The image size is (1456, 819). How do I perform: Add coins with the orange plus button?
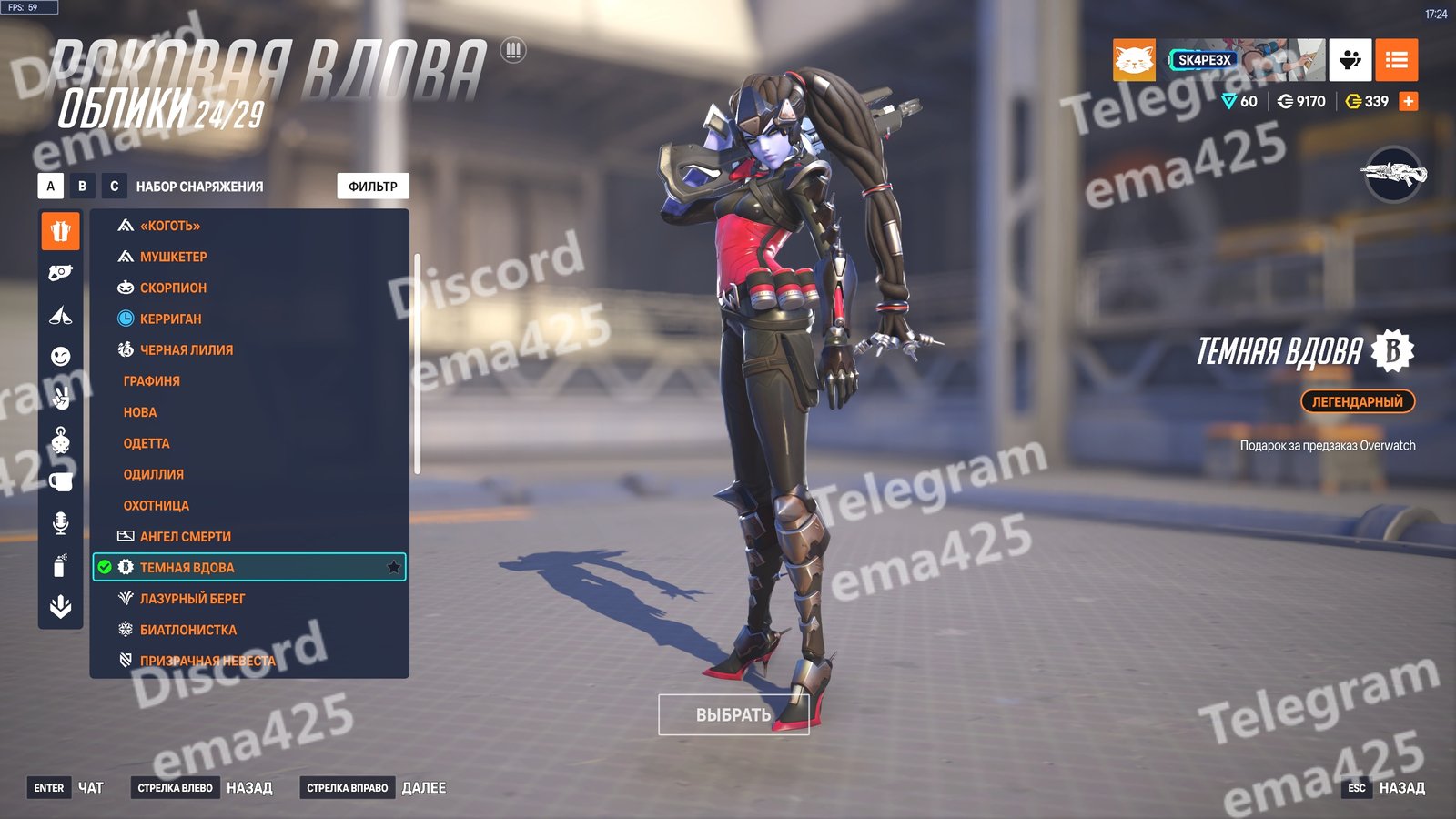click(1409, 102)
